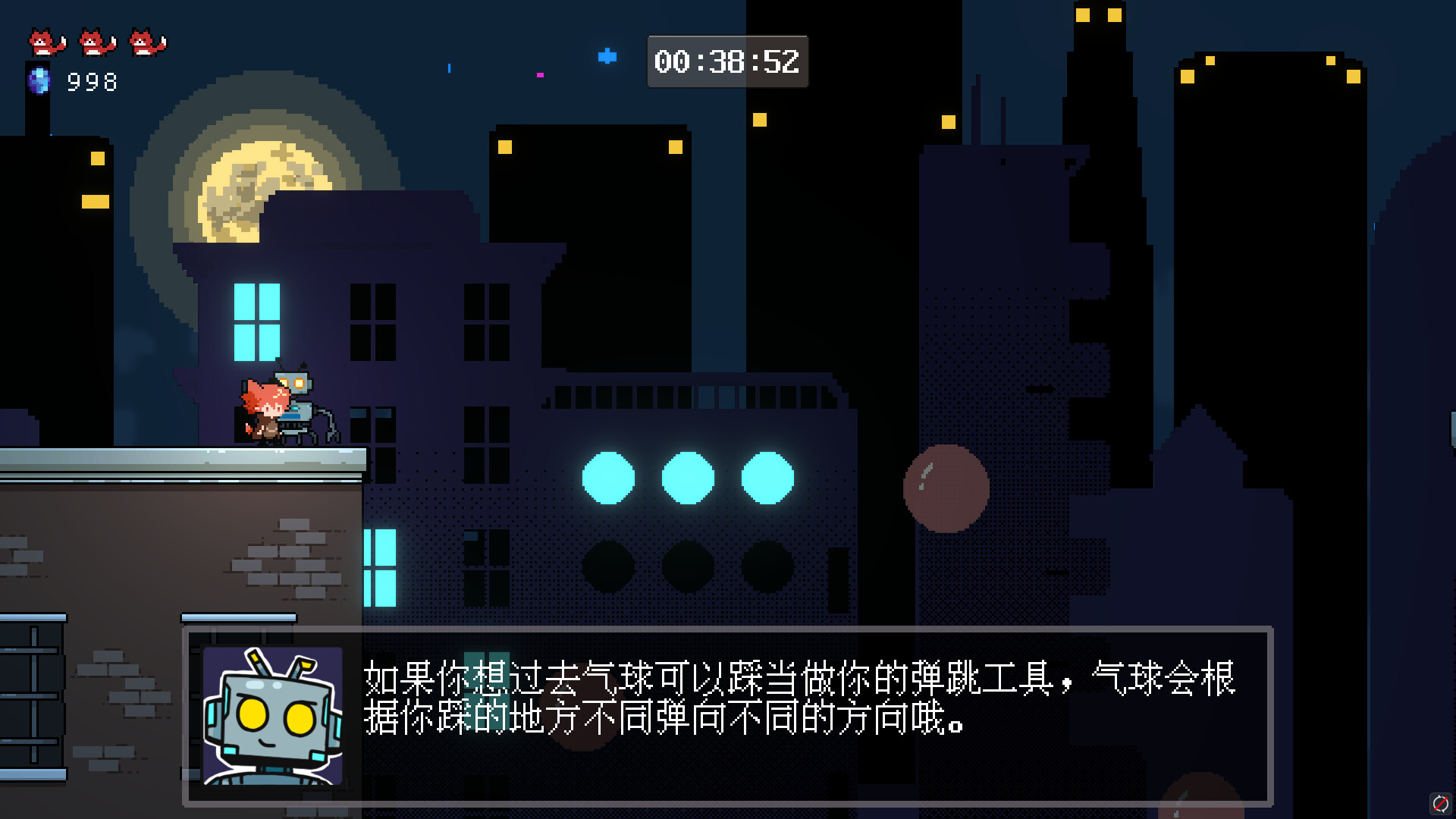Click the glowing teal window on the building
This screenshot has width=1456, height=819.
pos(259,322)
